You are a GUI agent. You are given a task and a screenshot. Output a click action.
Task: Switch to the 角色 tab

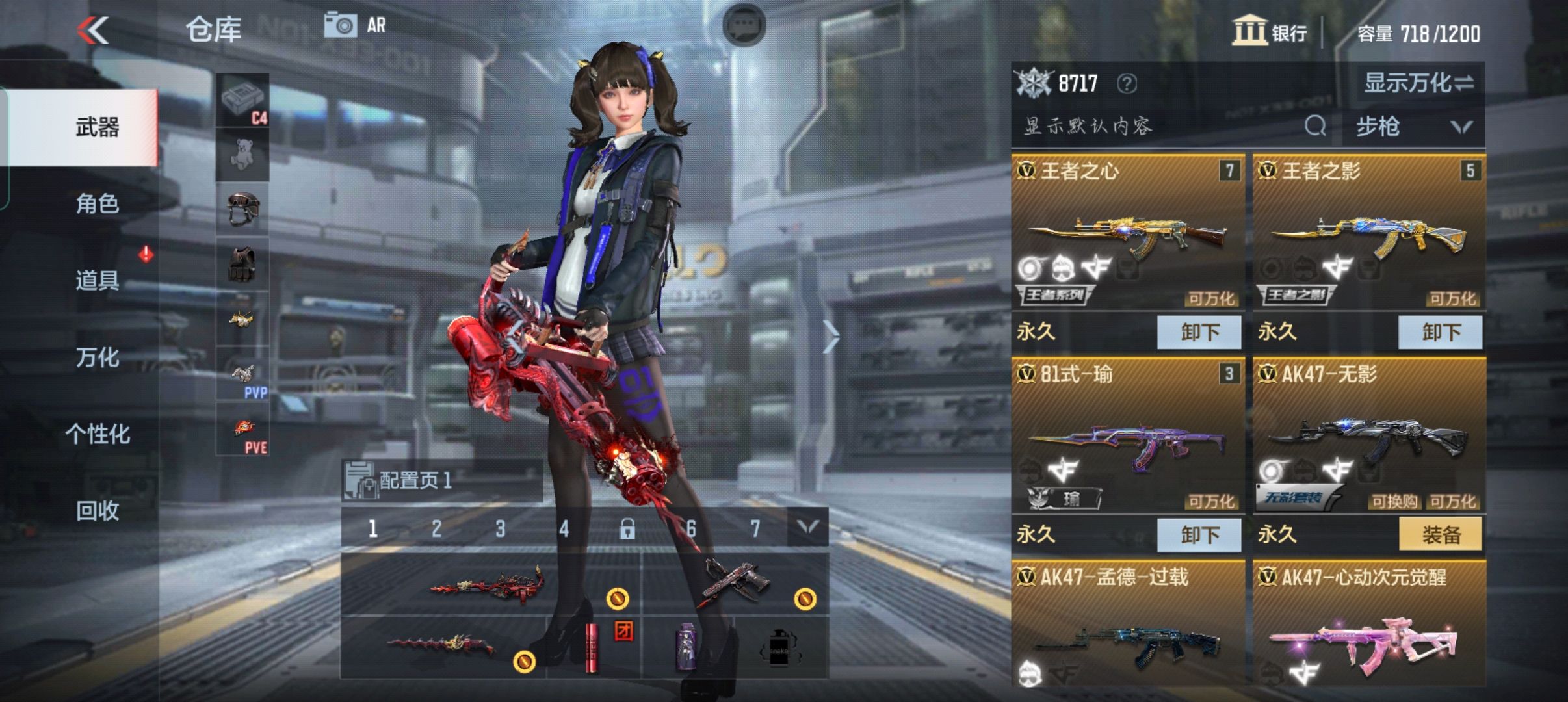[98, 204]
